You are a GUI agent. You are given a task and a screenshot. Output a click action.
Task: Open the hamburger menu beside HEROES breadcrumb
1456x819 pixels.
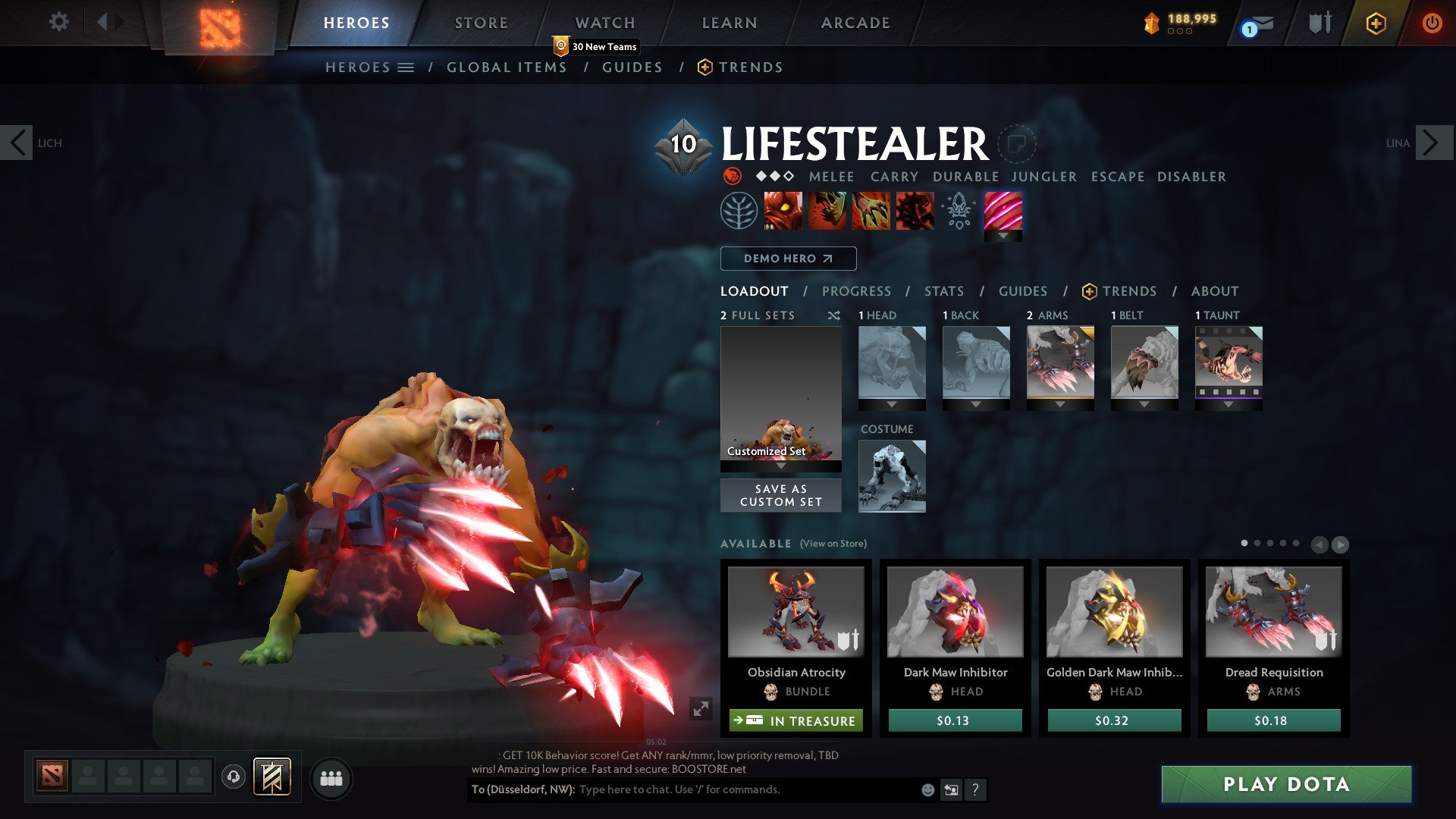click(x=405, y=67)
